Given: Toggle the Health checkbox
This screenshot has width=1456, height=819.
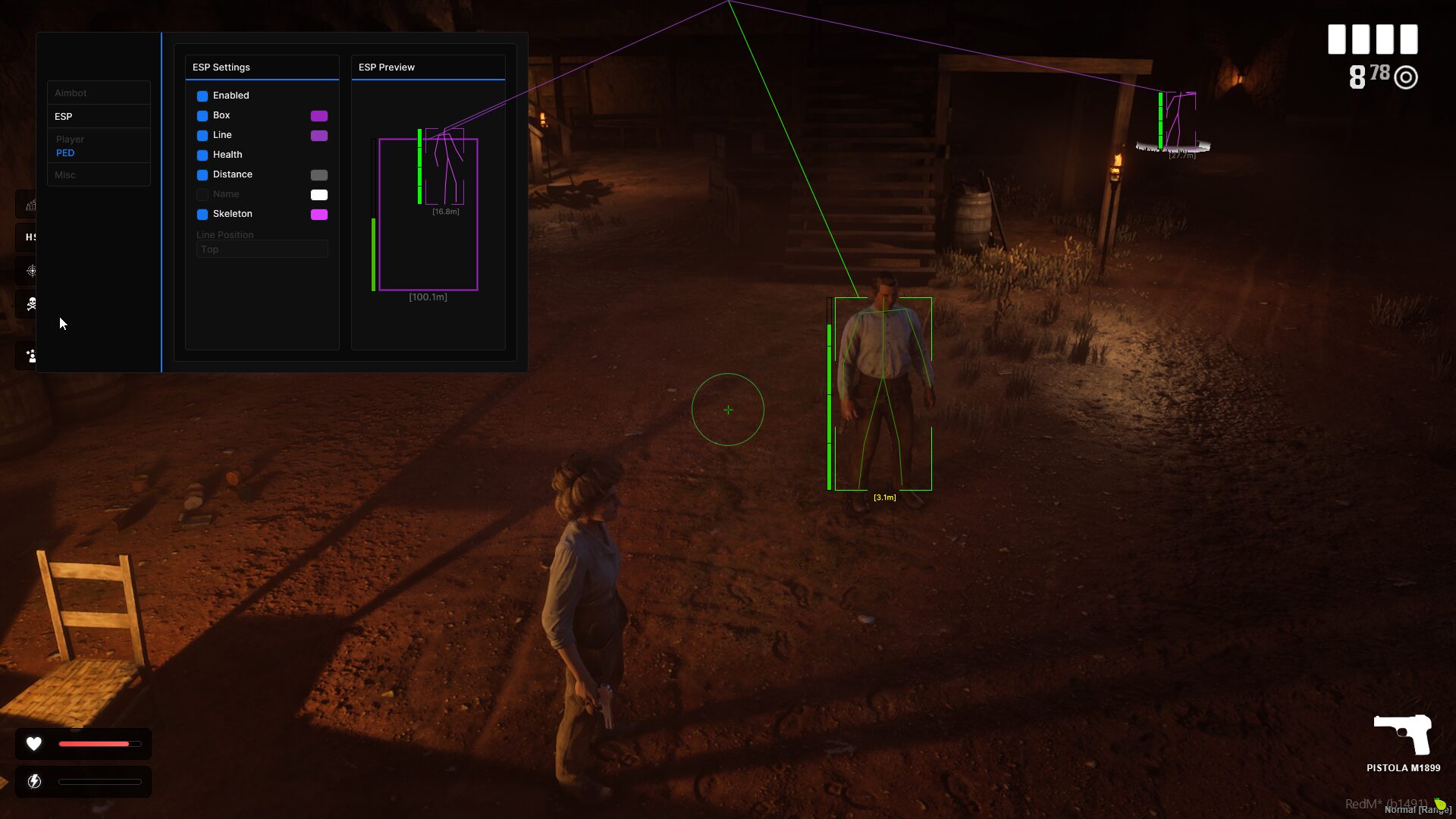Looking at the screenshot, I should 202,155.
